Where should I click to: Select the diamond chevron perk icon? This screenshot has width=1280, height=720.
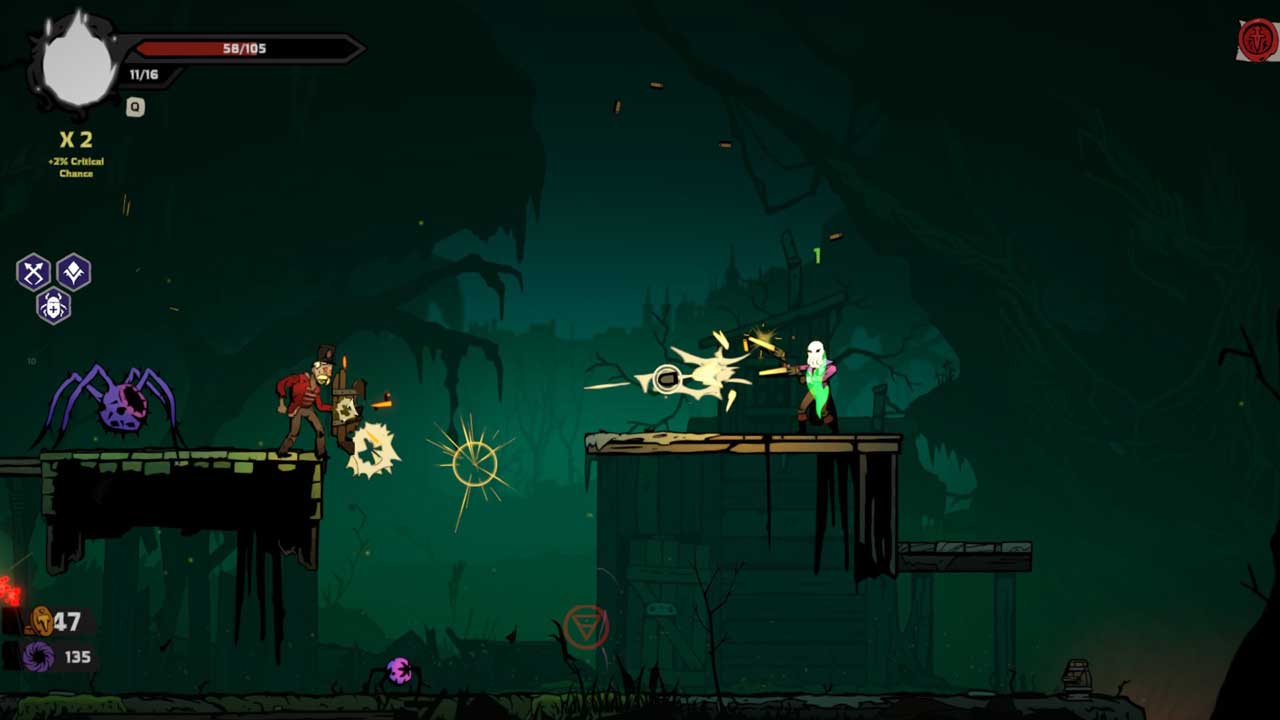click(74, 272)
